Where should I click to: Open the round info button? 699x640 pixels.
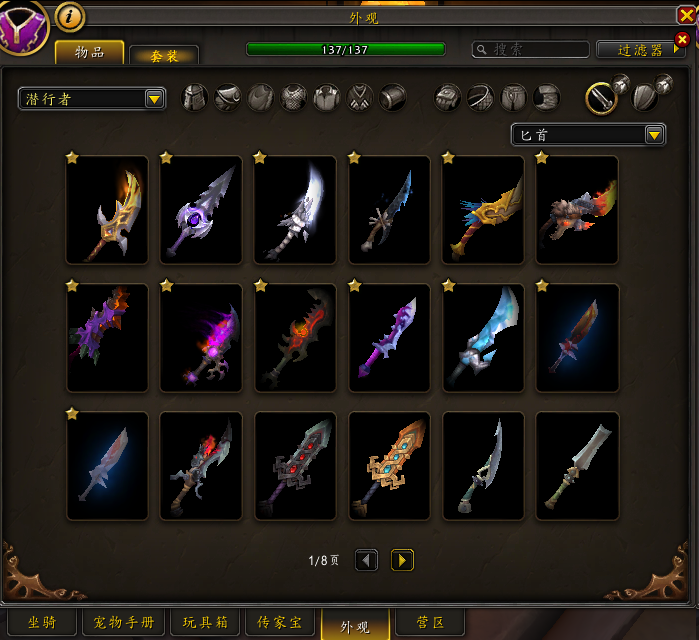click(x=69, y=16)
